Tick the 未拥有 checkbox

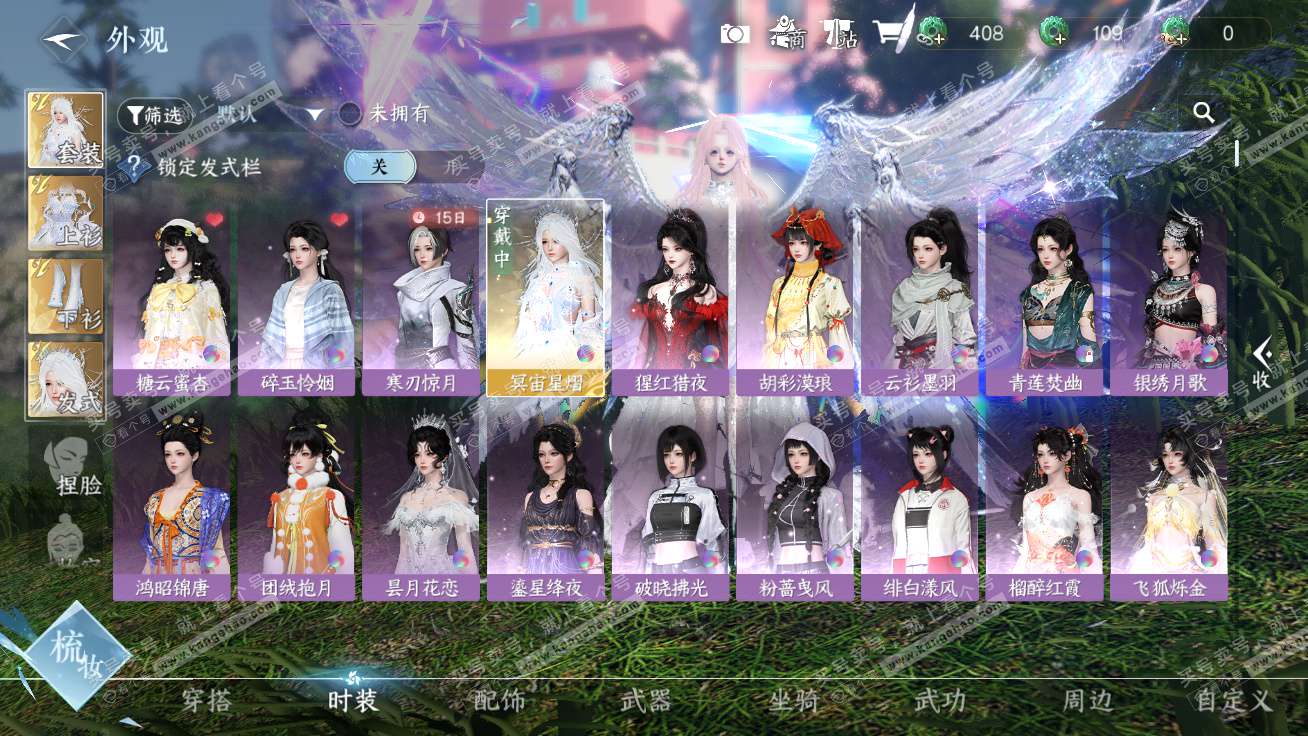(x=350, y=114)
